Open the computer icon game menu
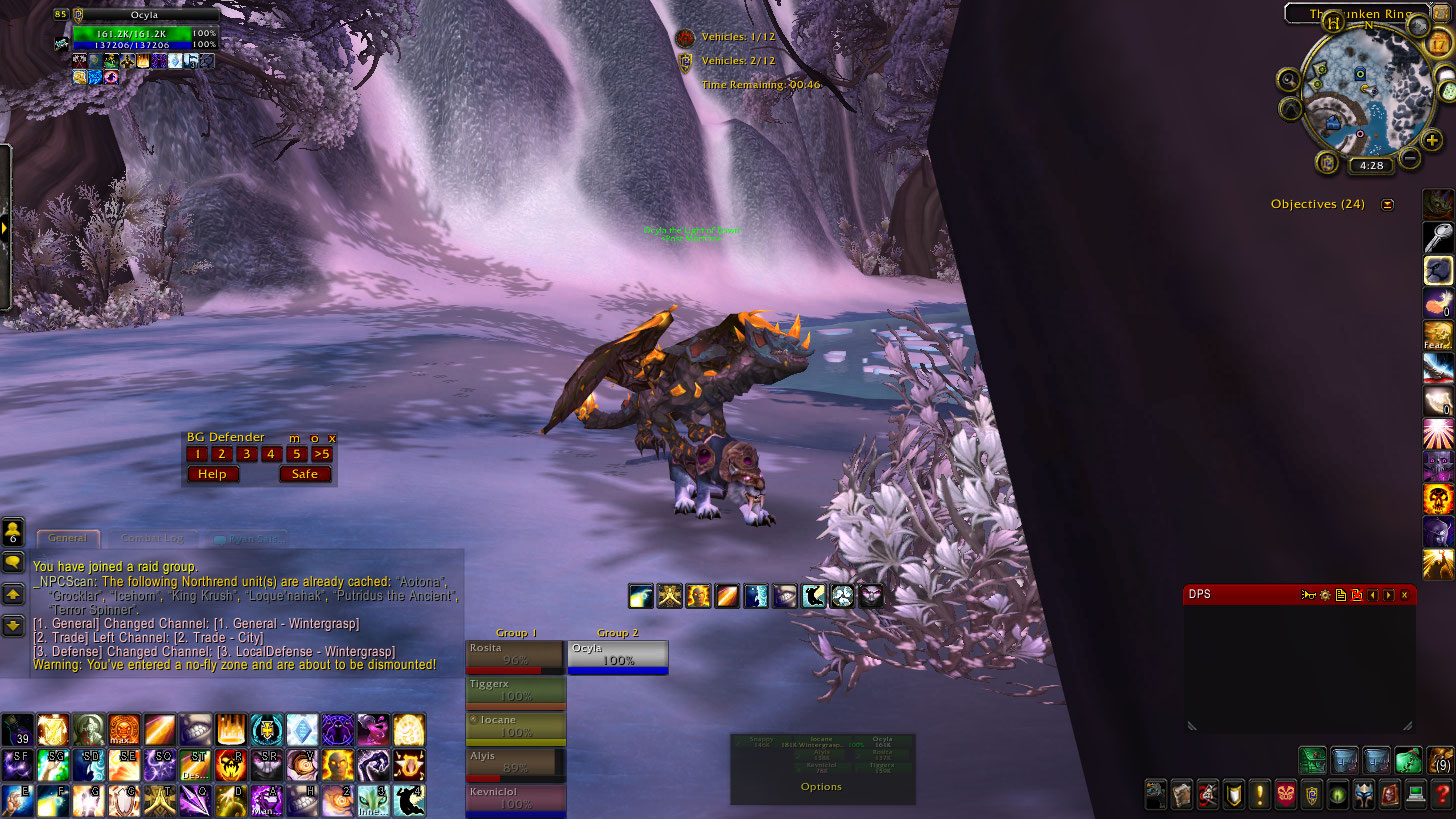Image resolution: width=1456 pixels, height=819 pixels. click(1415, 795)
